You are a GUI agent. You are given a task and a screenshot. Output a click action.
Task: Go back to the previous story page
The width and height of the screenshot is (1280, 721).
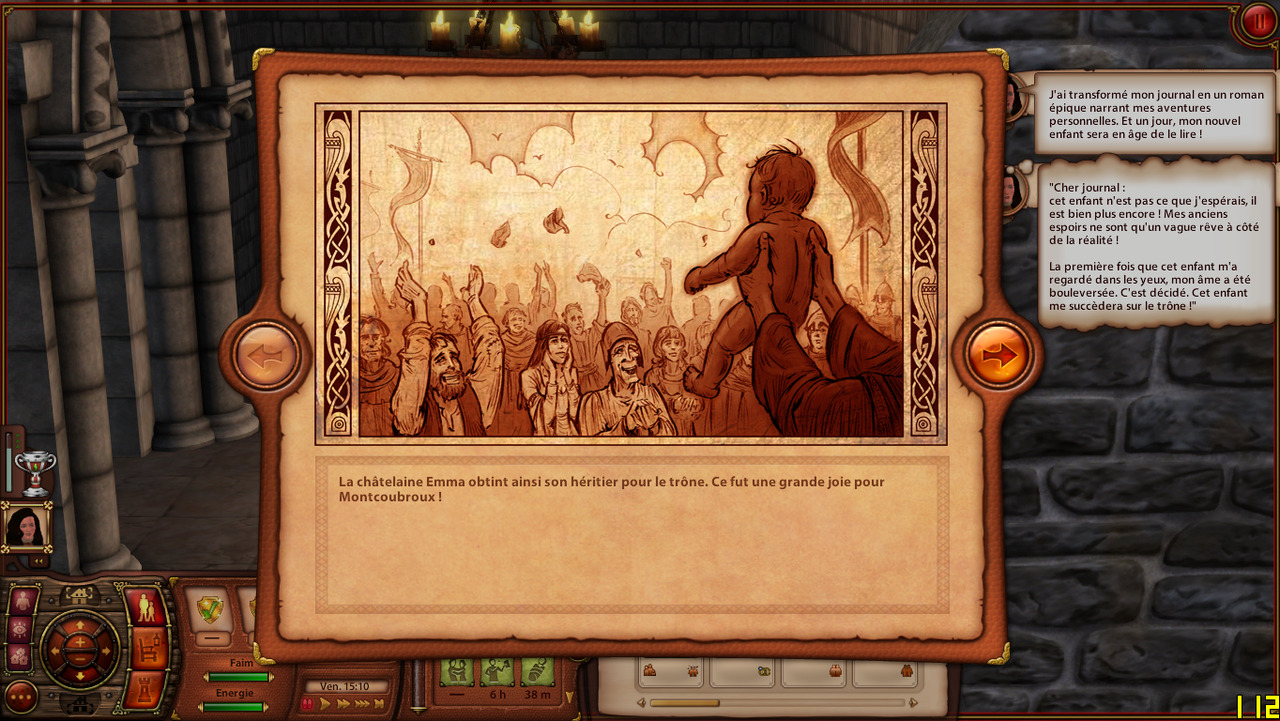tap(266, 354)
